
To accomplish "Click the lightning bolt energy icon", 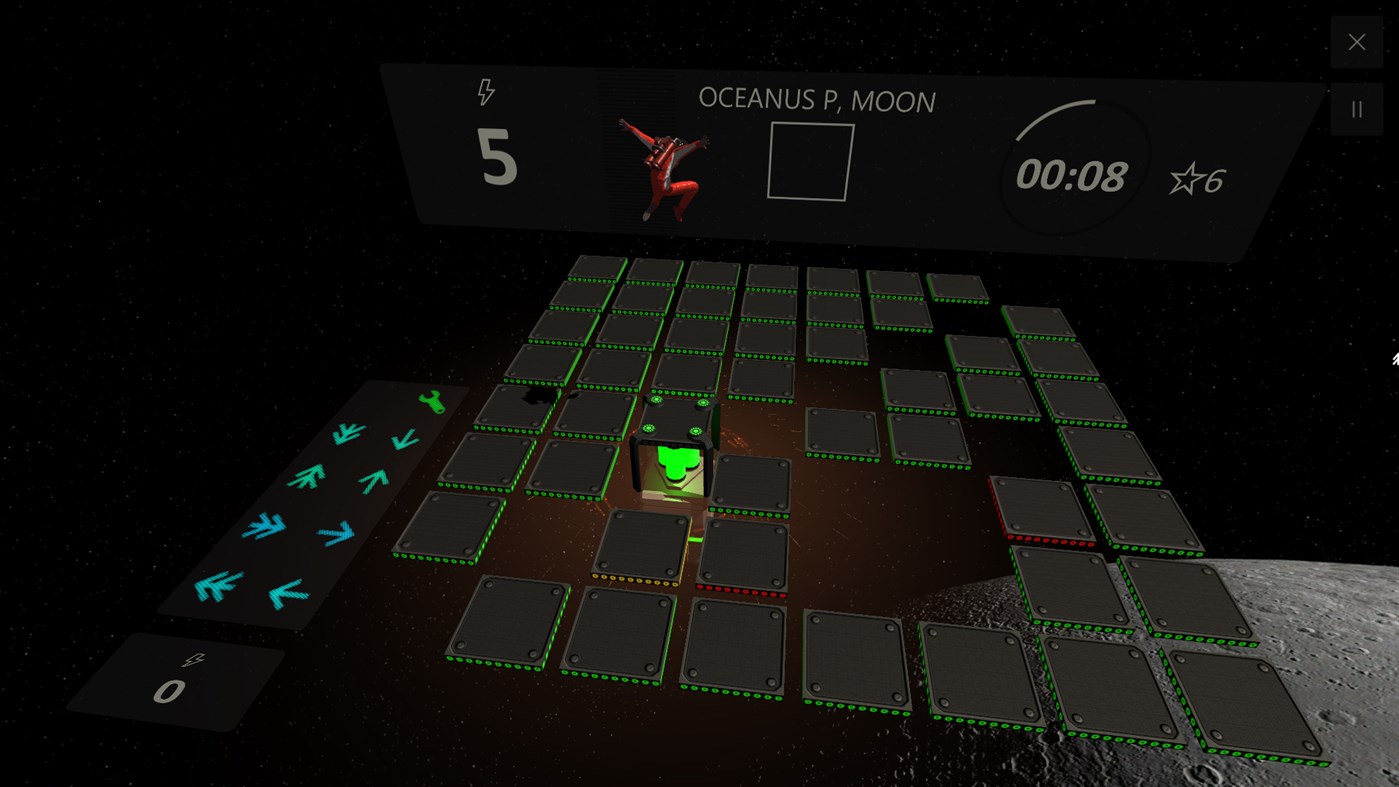I will 487,91.
